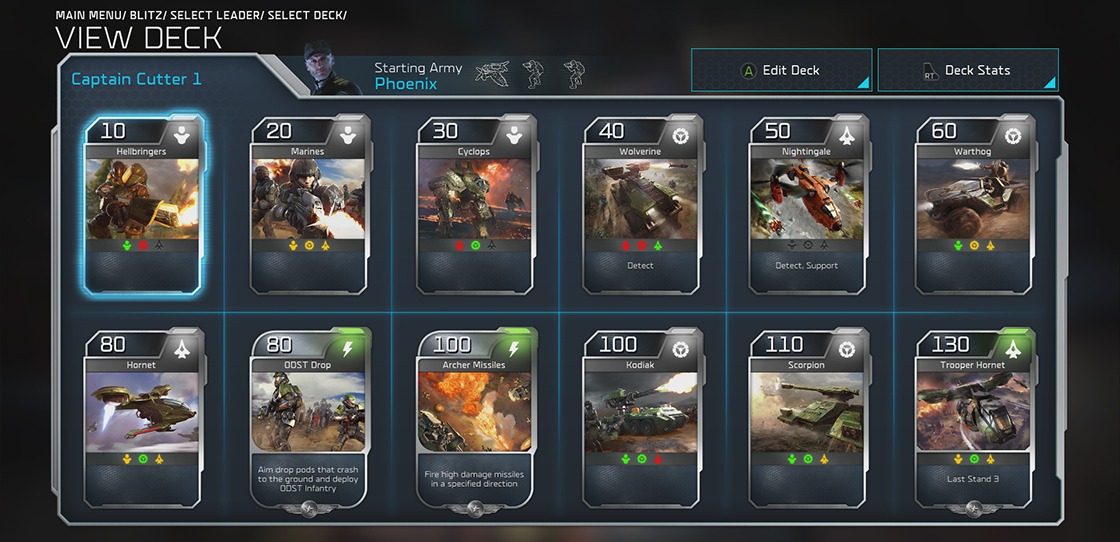The image size is (1120, 542).
Task: Show the Deck Stats panel
Action: (967, 70)
